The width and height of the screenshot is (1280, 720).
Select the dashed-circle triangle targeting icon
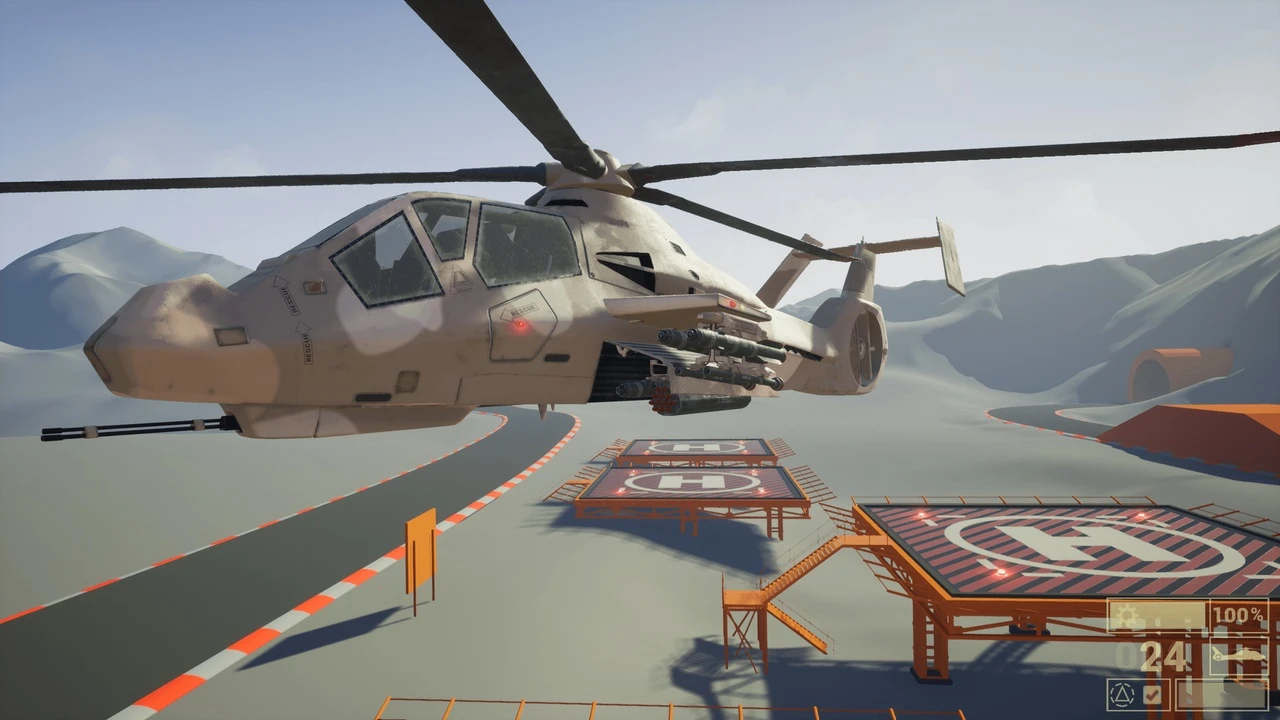point(1123,693)
